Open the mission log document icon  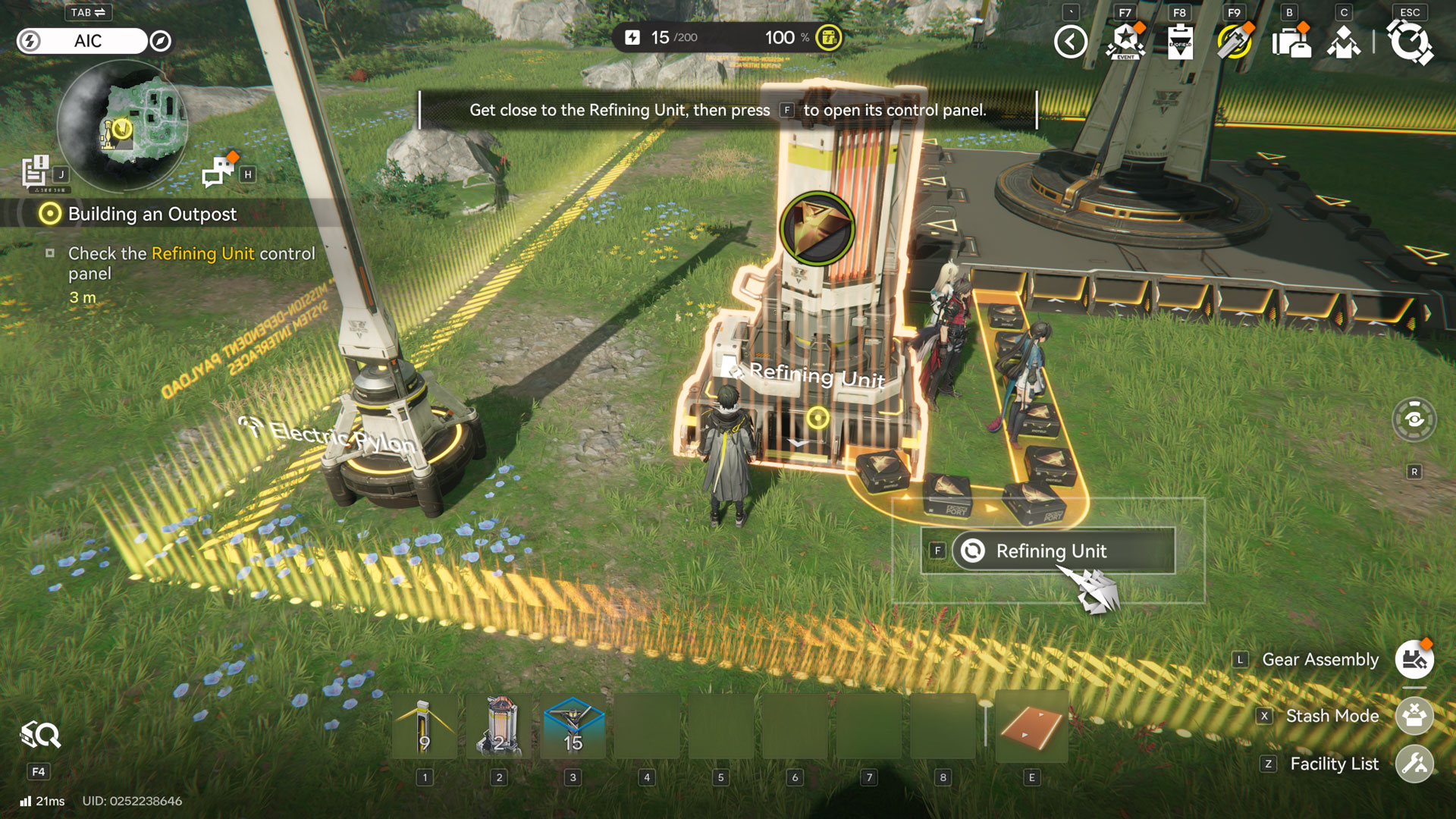[36, 171]
